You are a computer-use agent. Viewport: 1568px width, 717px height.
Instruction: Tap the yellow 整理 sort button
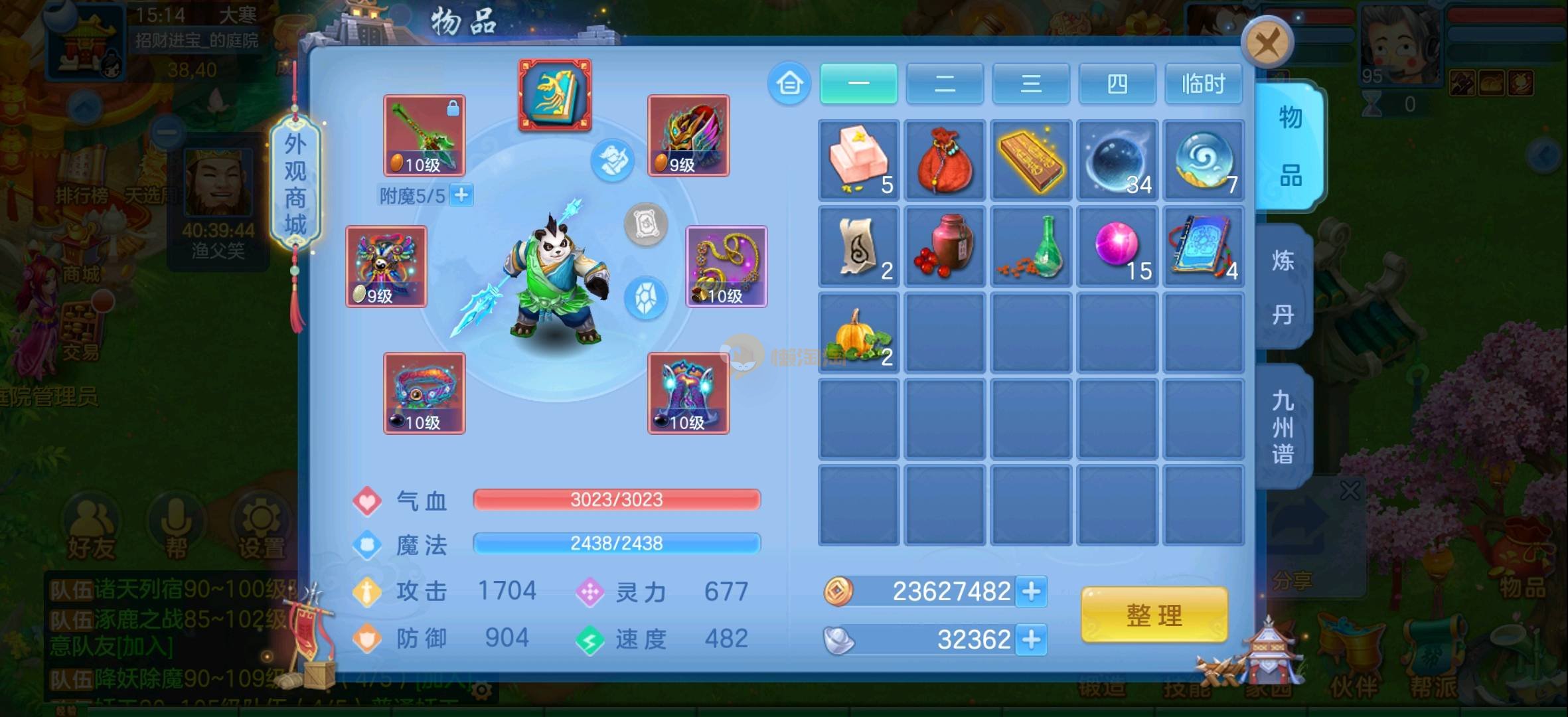point(1154,615)
